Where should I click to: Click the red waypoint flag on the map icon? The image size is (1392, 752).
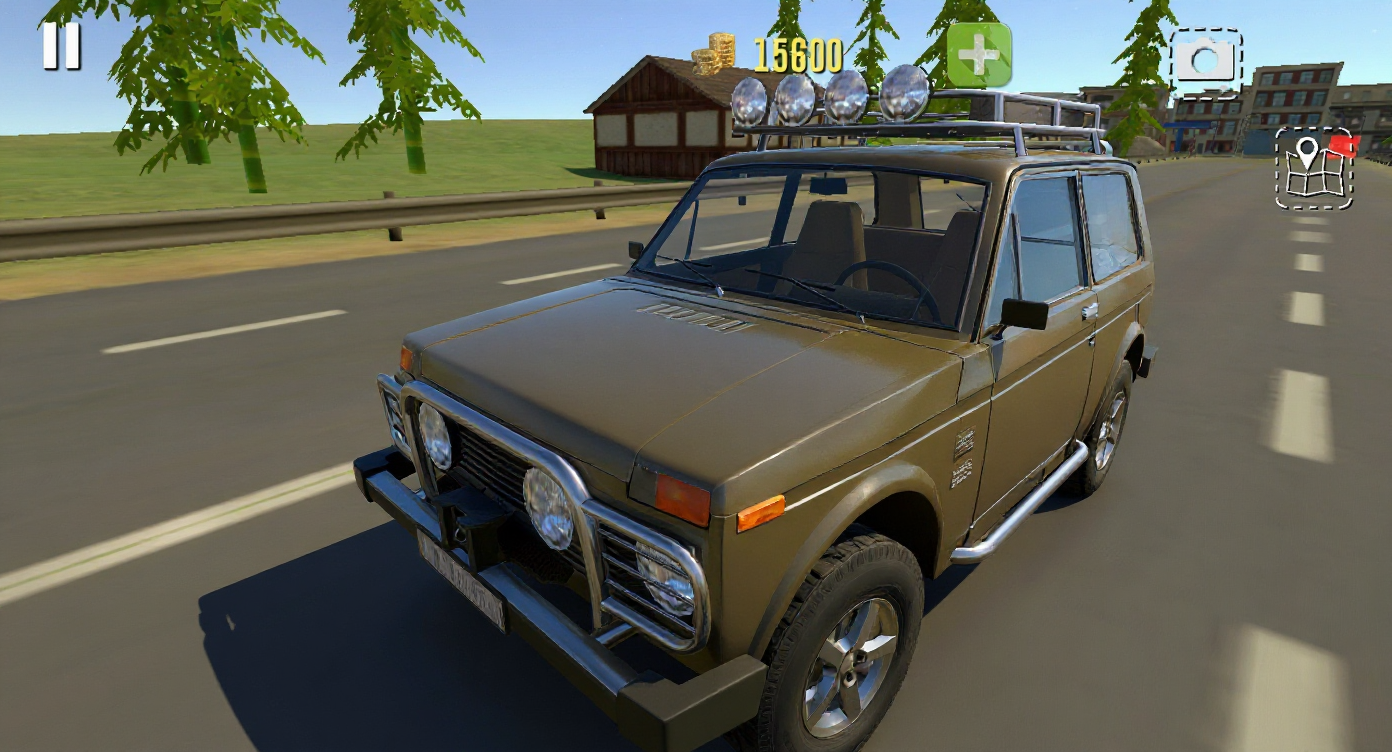pos(1342,147)
